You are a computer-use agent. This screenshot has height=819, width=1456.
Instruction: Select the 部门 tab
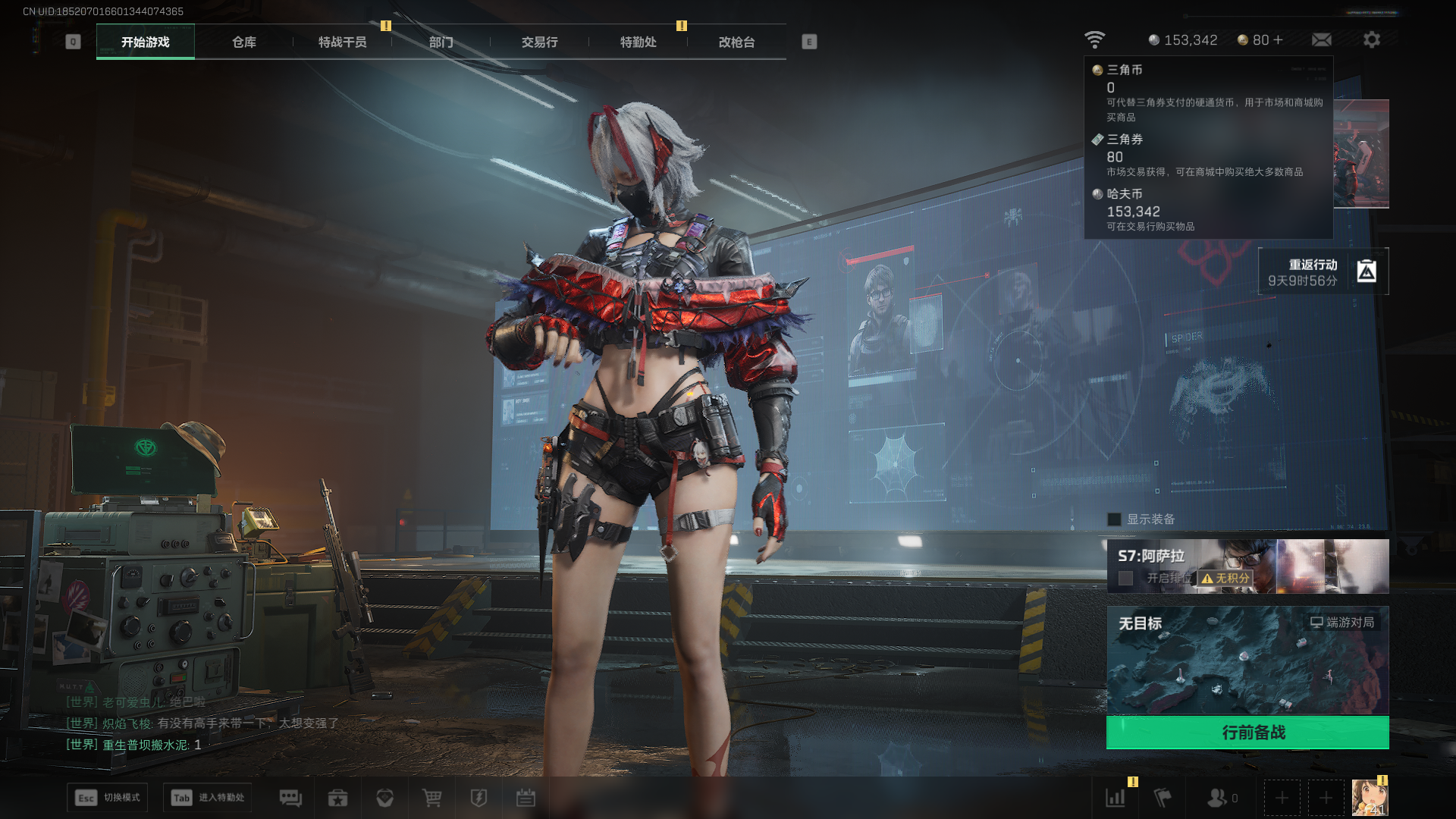coord(441,42)
